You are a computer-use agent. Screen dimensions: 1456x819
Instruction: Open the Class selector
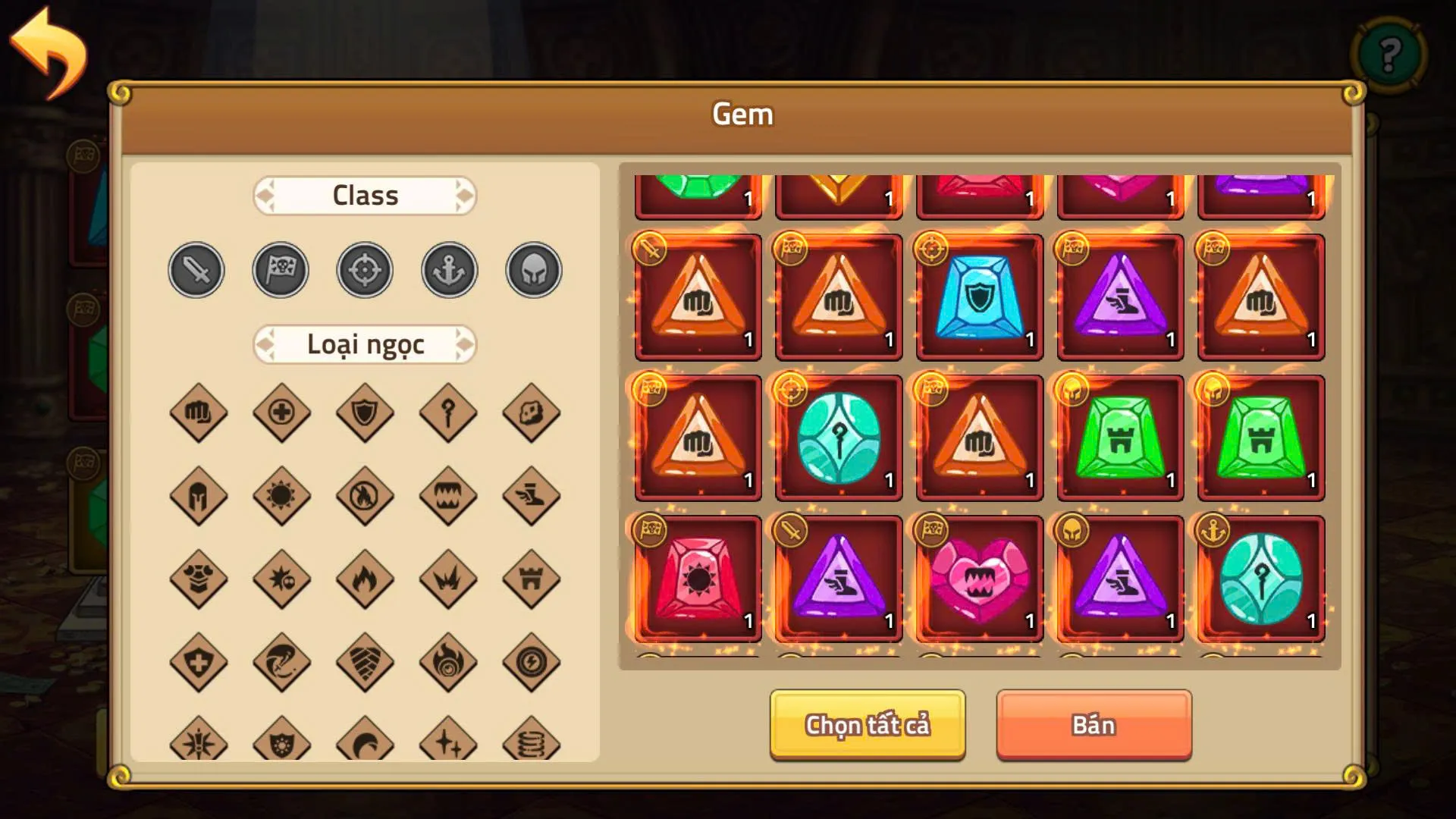click(x=365, y=196)
